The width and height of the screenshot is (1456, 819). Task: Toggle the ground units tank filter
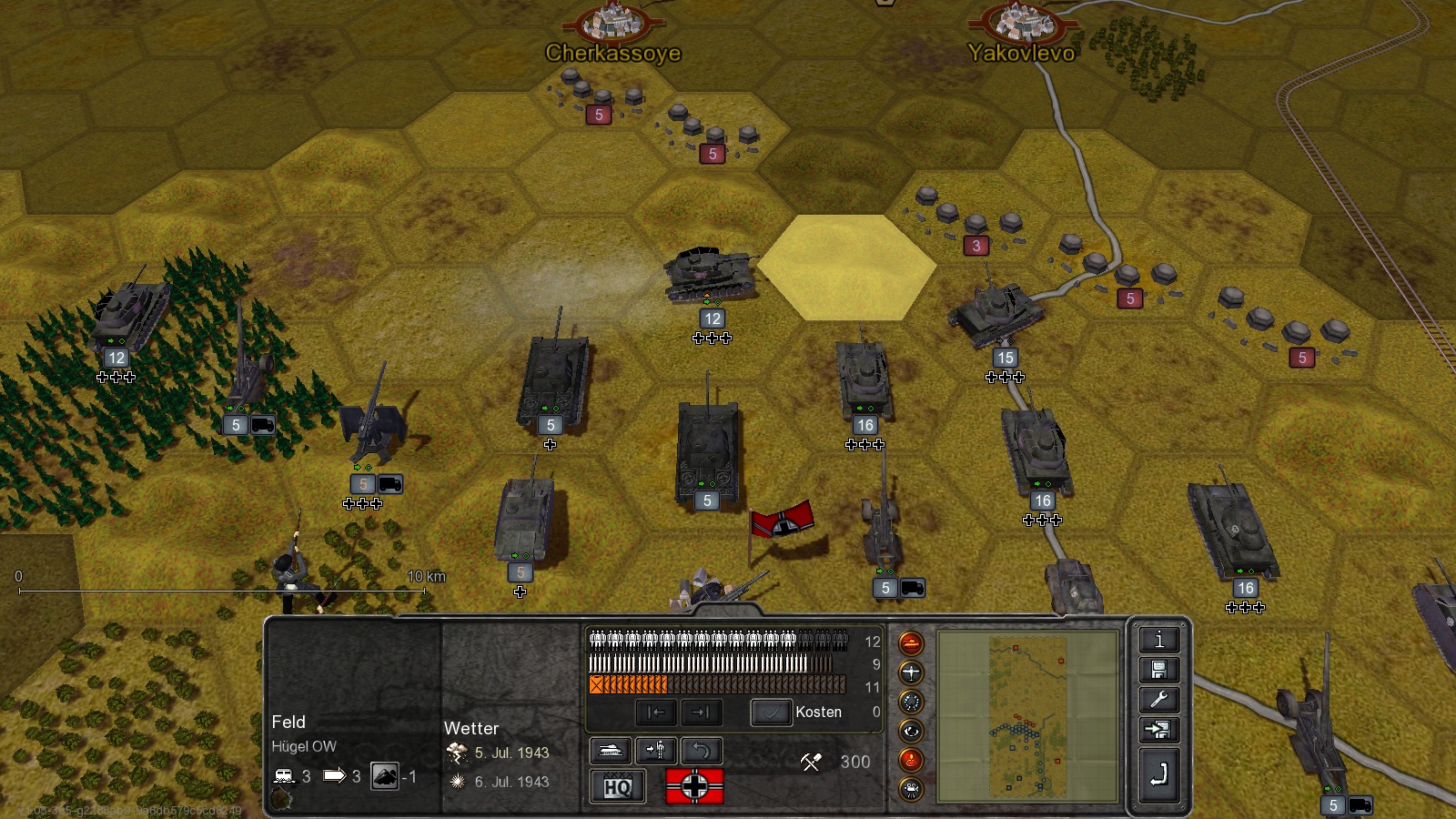pos(911,643)
